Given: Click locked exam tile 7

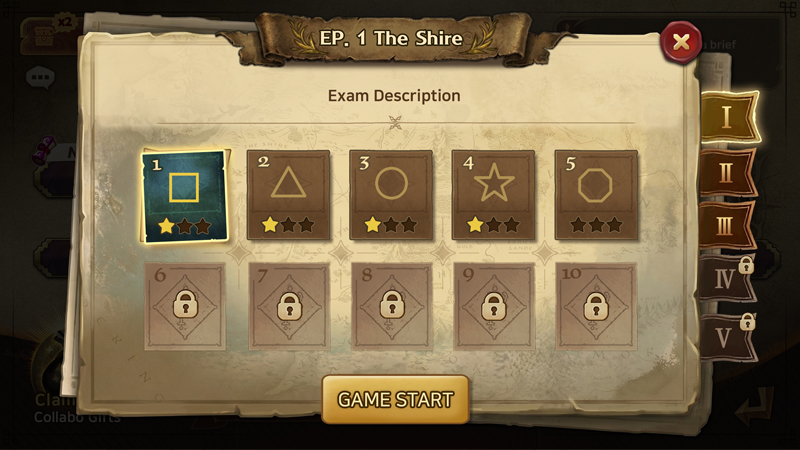Looking at the screenshot, I should tap(288, 306).
